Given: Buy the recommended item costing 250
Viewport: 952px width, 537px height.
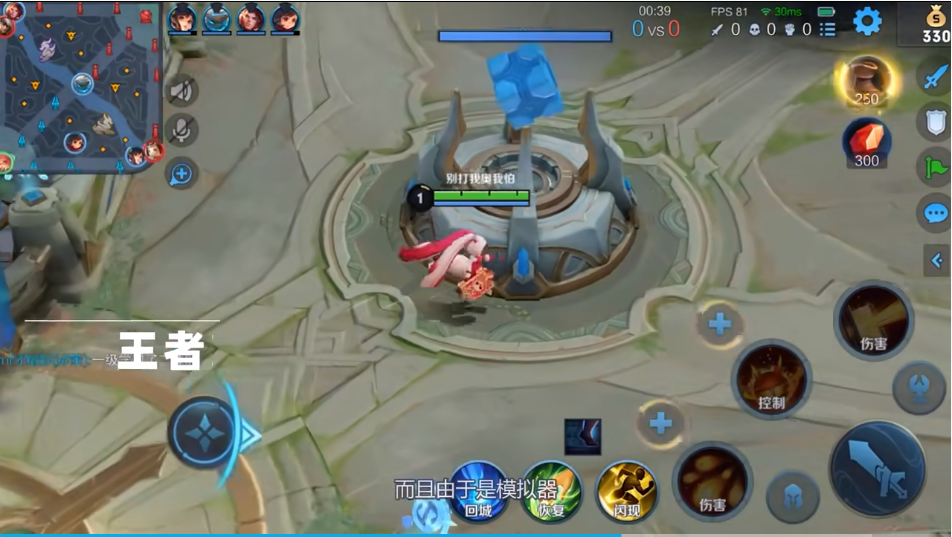Looking at the screenshot, I should pyautogui.click(x=866, y=82).
